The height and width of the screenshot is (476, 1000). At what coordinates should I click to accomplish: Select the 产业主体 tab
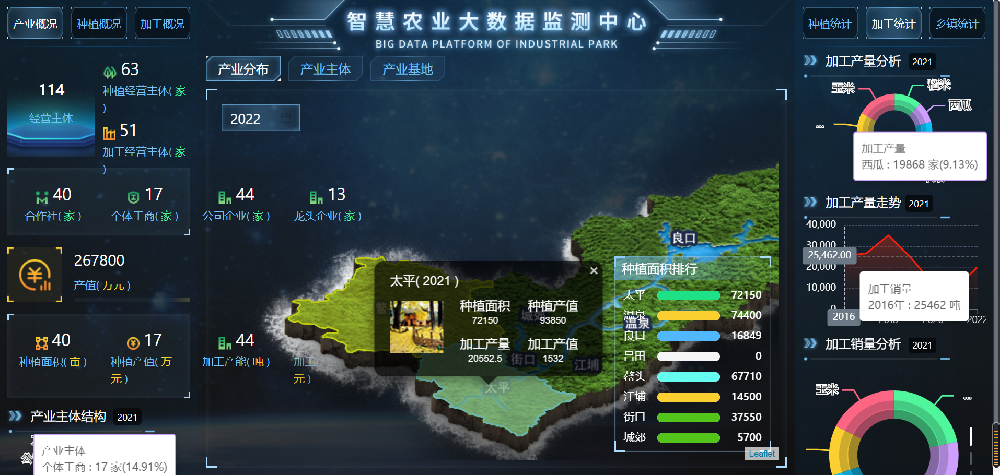tap(325, 70)
